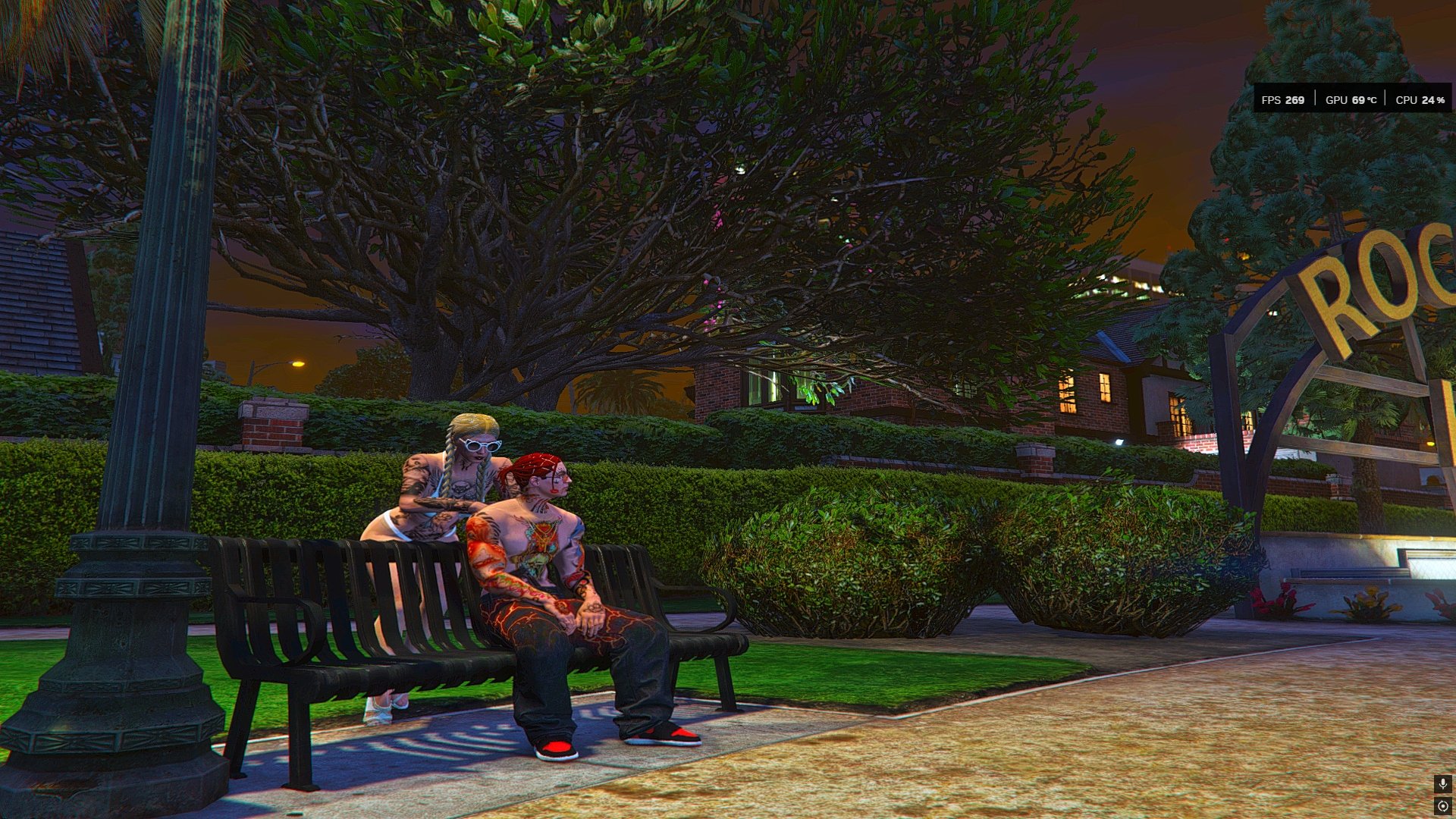1456x819 pixels.
Task: Click the instant replay recording icon
Action: [x=1442, y=806]
